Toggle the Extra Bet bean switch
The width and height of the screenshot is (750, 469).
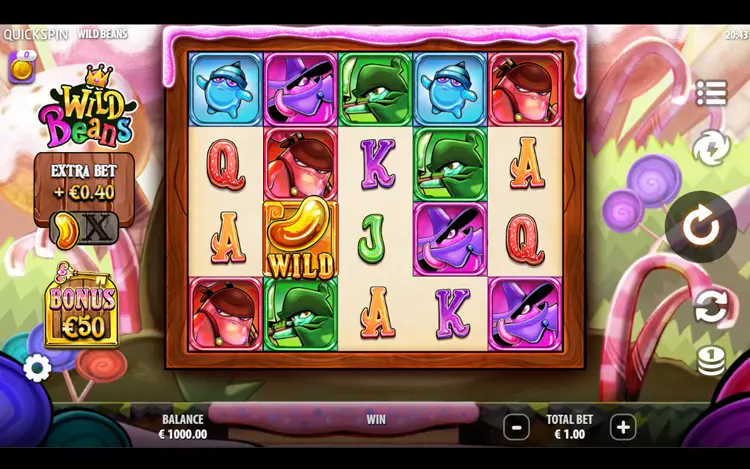tap(84, 228)
